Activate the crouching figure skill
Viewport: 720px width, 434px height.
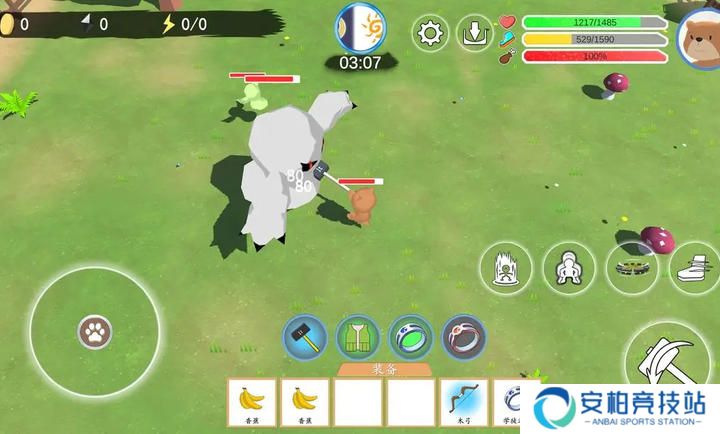569,268
